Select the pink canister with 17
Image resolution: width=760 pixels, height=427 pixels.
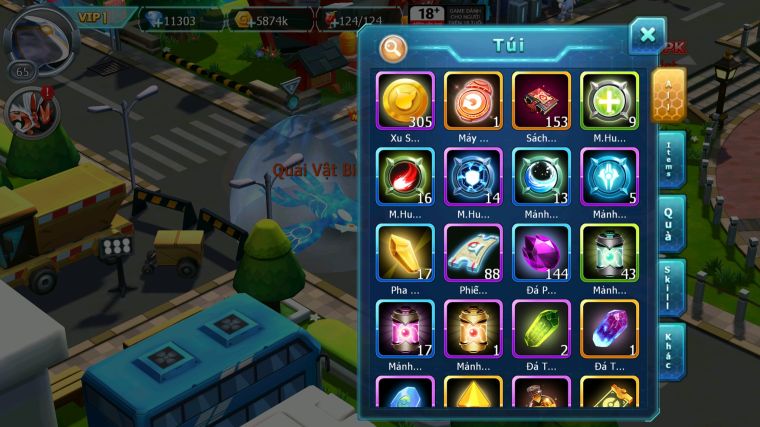coord(405,328)
